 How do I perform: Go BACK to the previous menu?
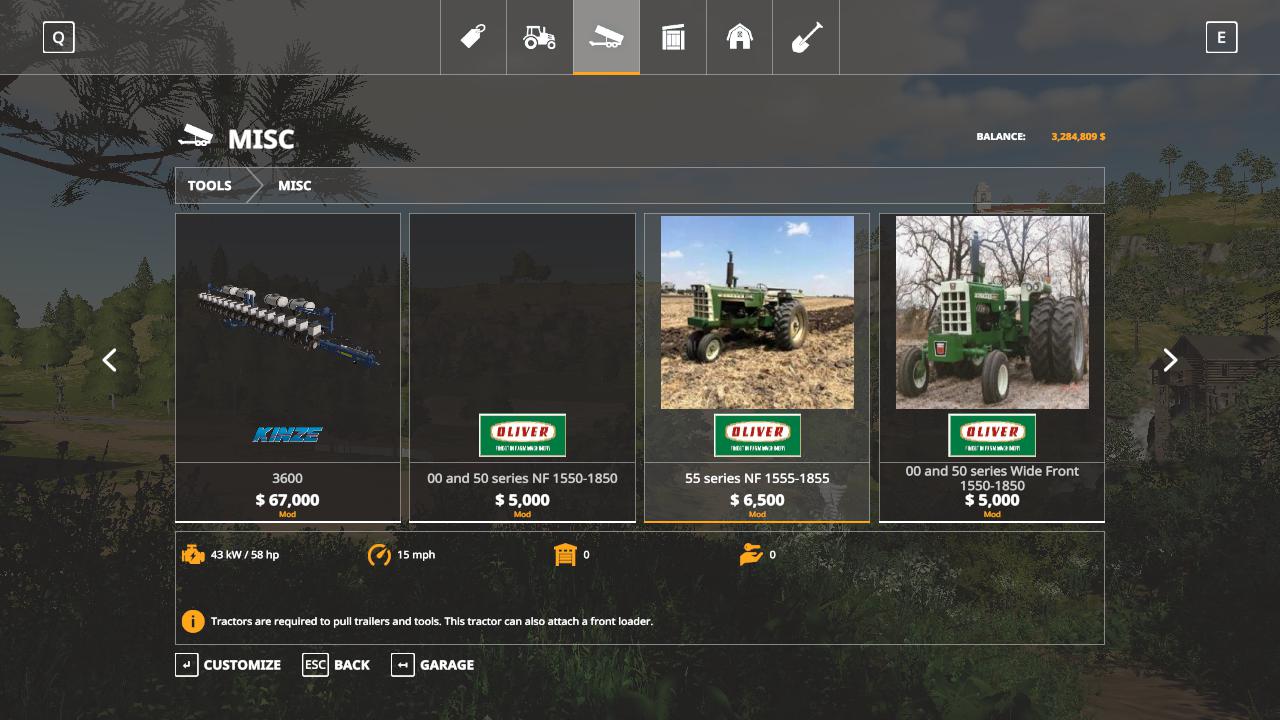337,665
